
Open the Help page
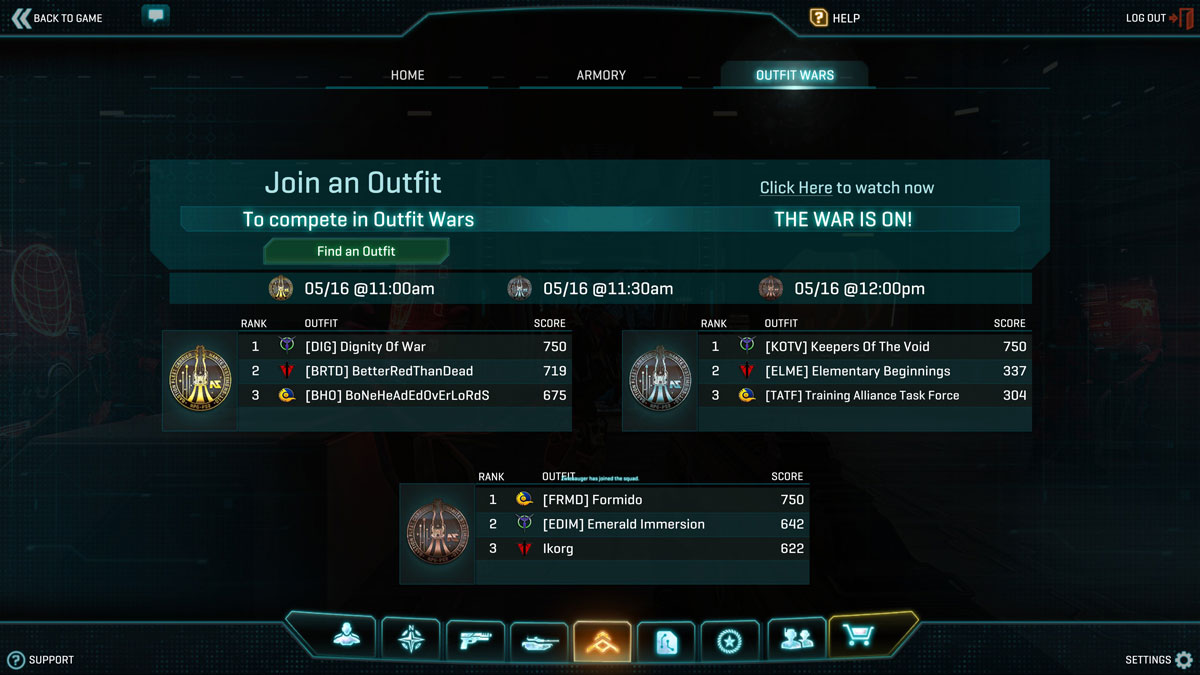[x=835, y=18]
